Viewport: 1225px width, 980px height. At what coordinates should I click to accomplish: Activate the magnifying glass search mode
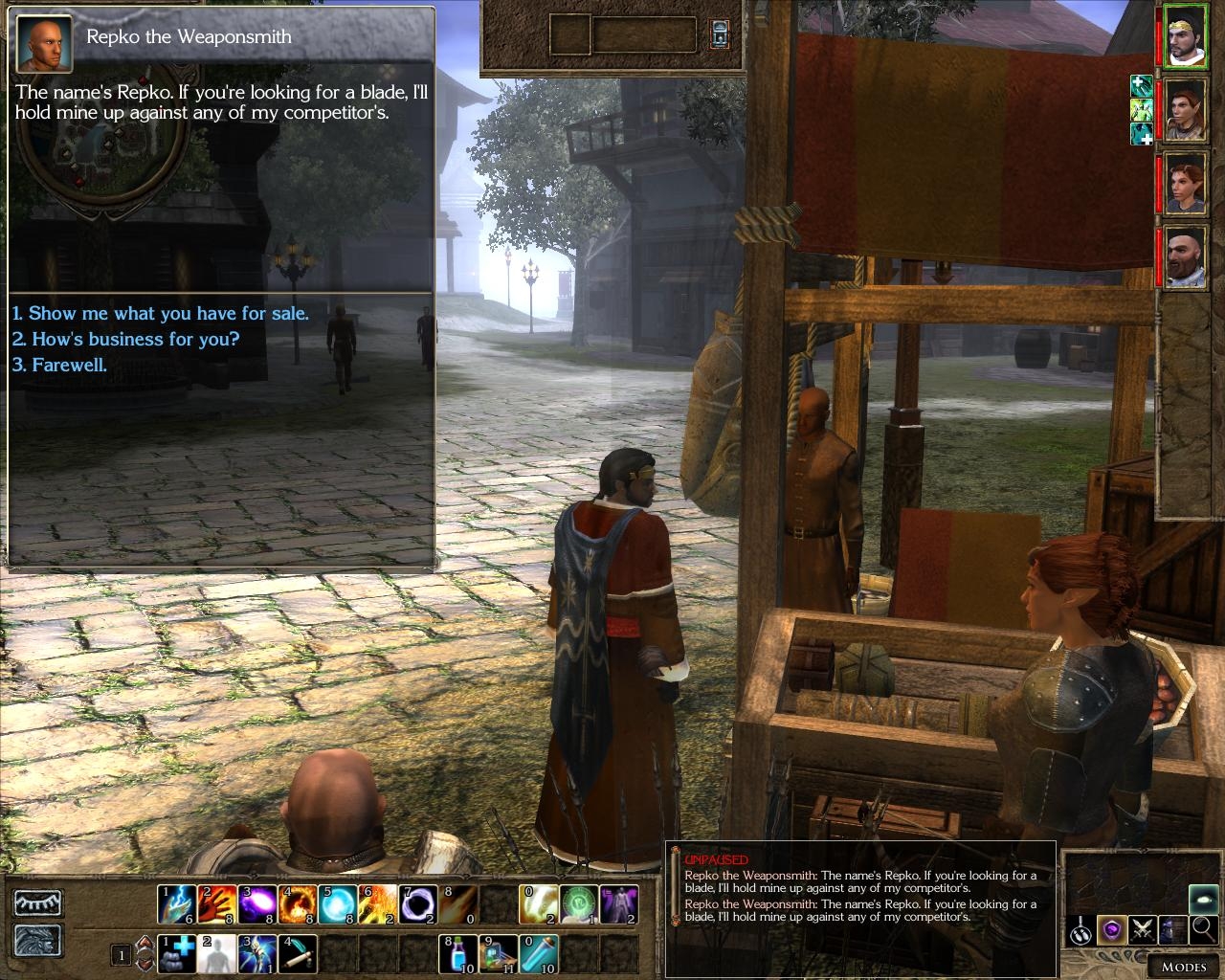(1204, 928)
